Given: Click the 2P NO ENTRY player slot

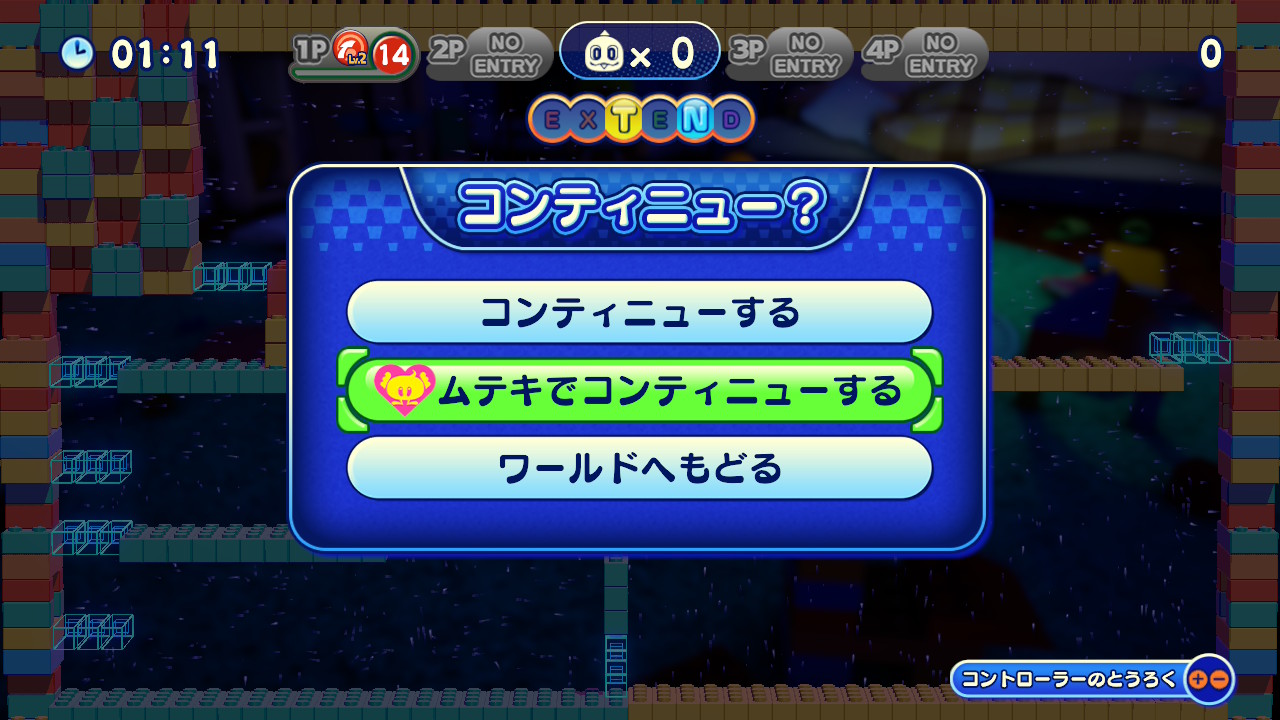Looking at the screenshot, I should click(x=490, y=54).
